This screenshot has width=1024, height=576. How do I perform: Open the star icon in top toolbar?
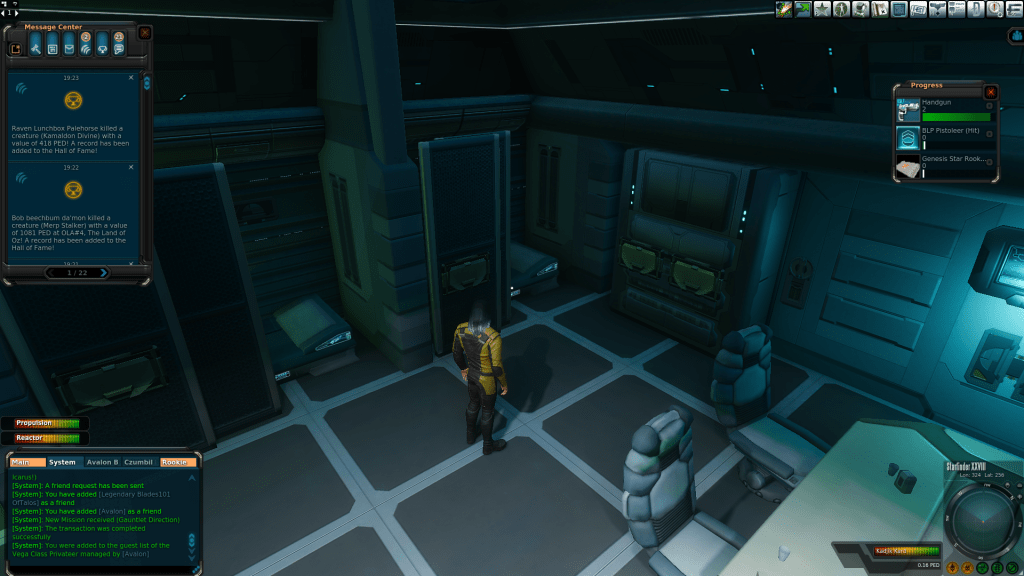pyautogui.click(x=822, y=10)
